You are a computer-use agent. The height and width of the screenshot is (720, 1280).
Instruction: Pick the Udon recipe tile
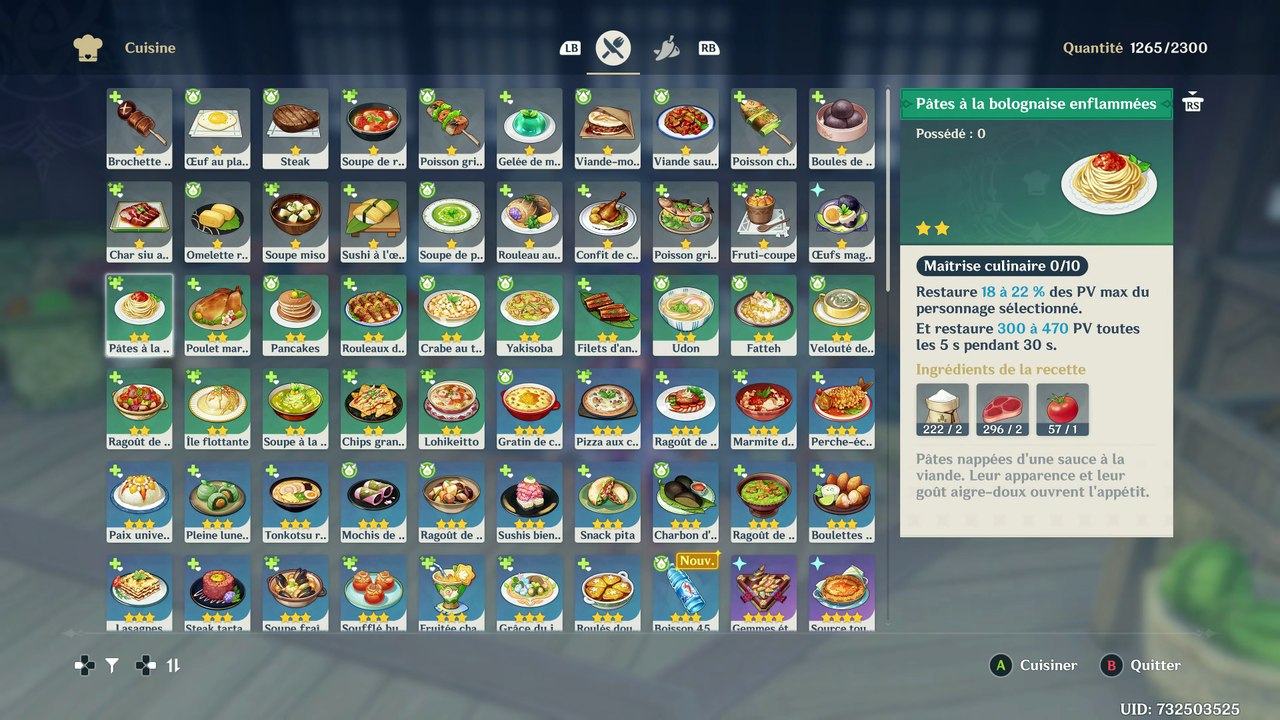tap(685, 315)
